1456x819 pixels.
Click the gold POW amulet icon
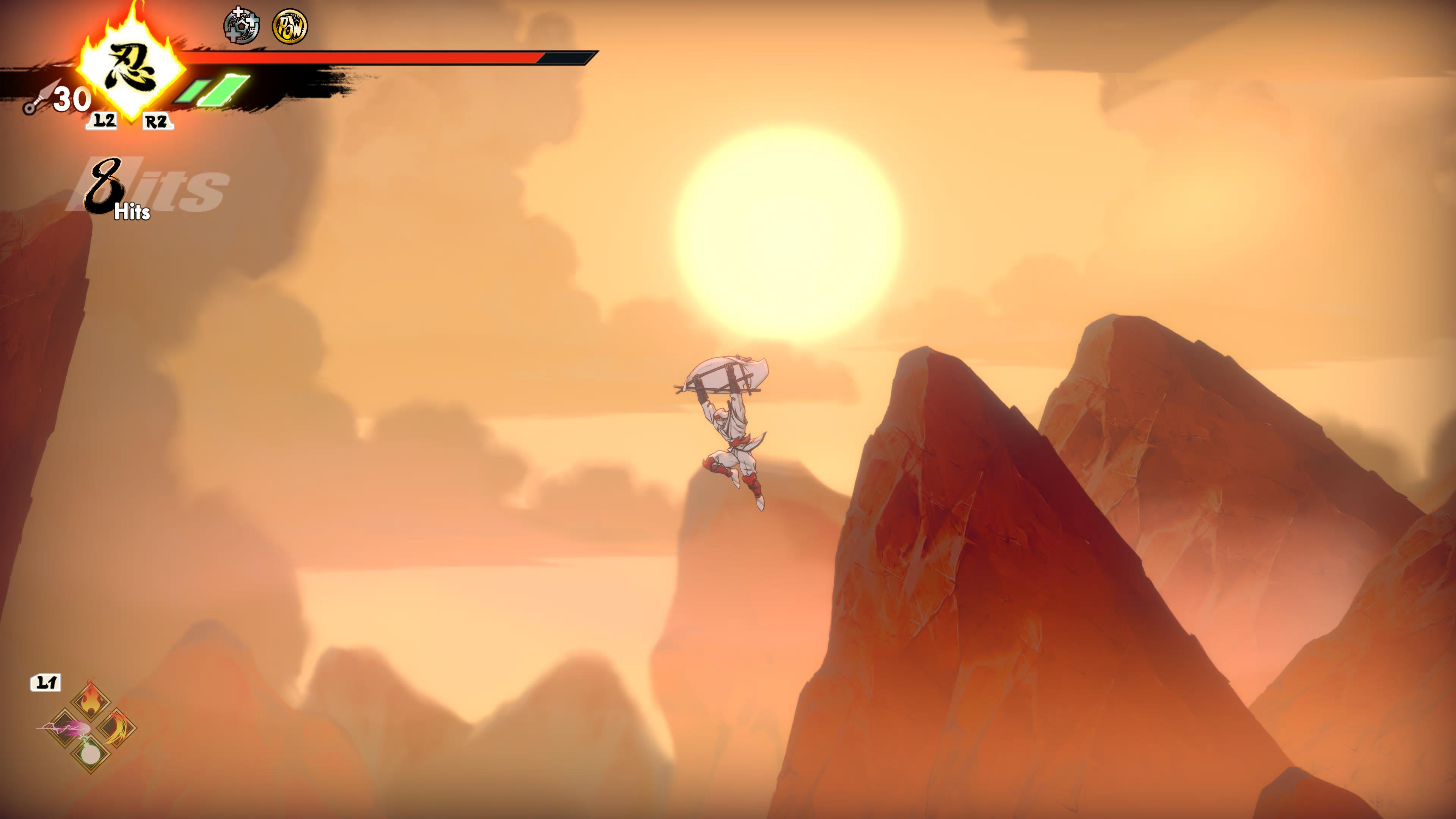(290, 27)
